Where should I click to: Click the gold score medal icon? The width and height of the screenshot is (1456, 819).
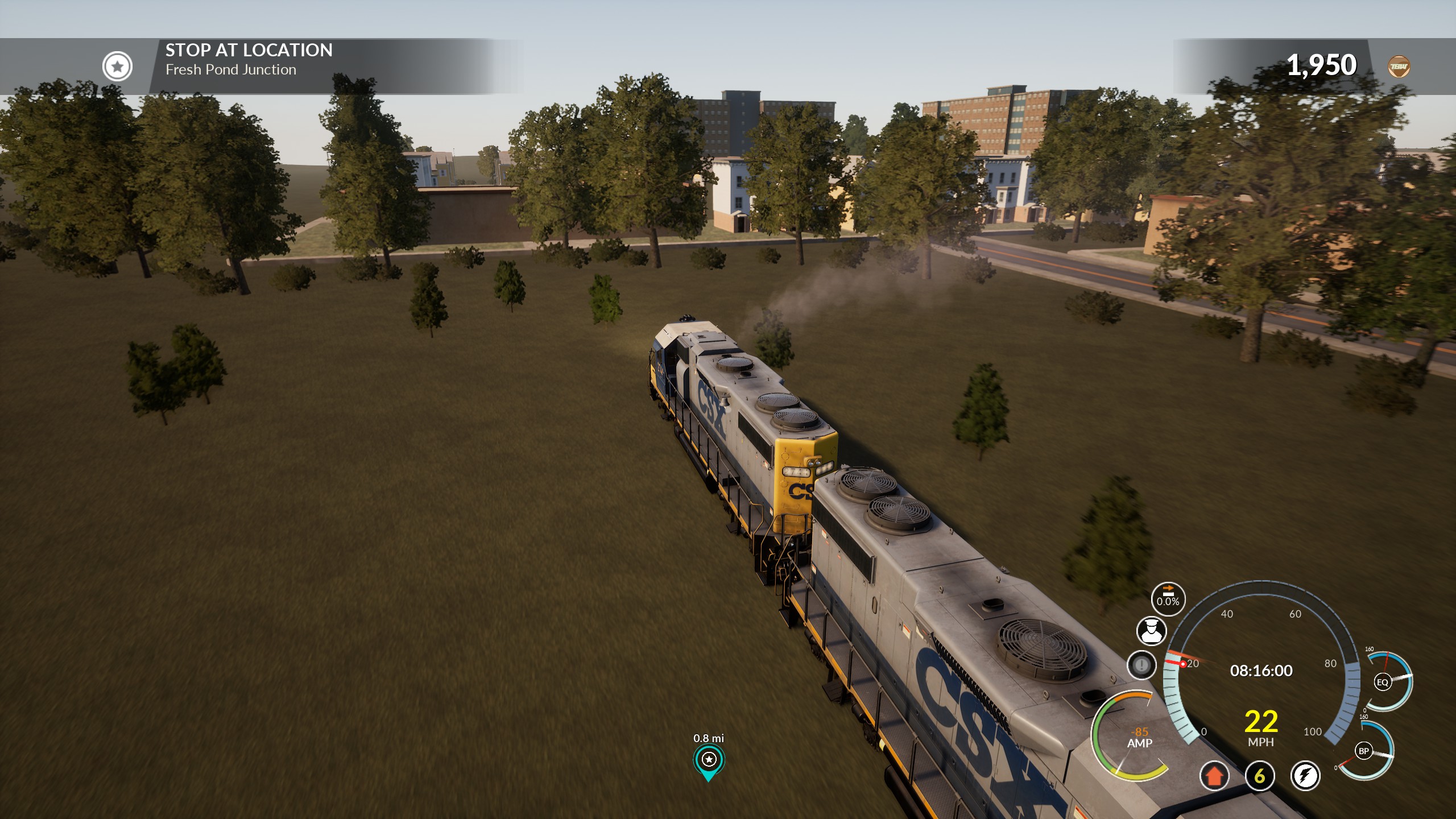(1399, 67)
